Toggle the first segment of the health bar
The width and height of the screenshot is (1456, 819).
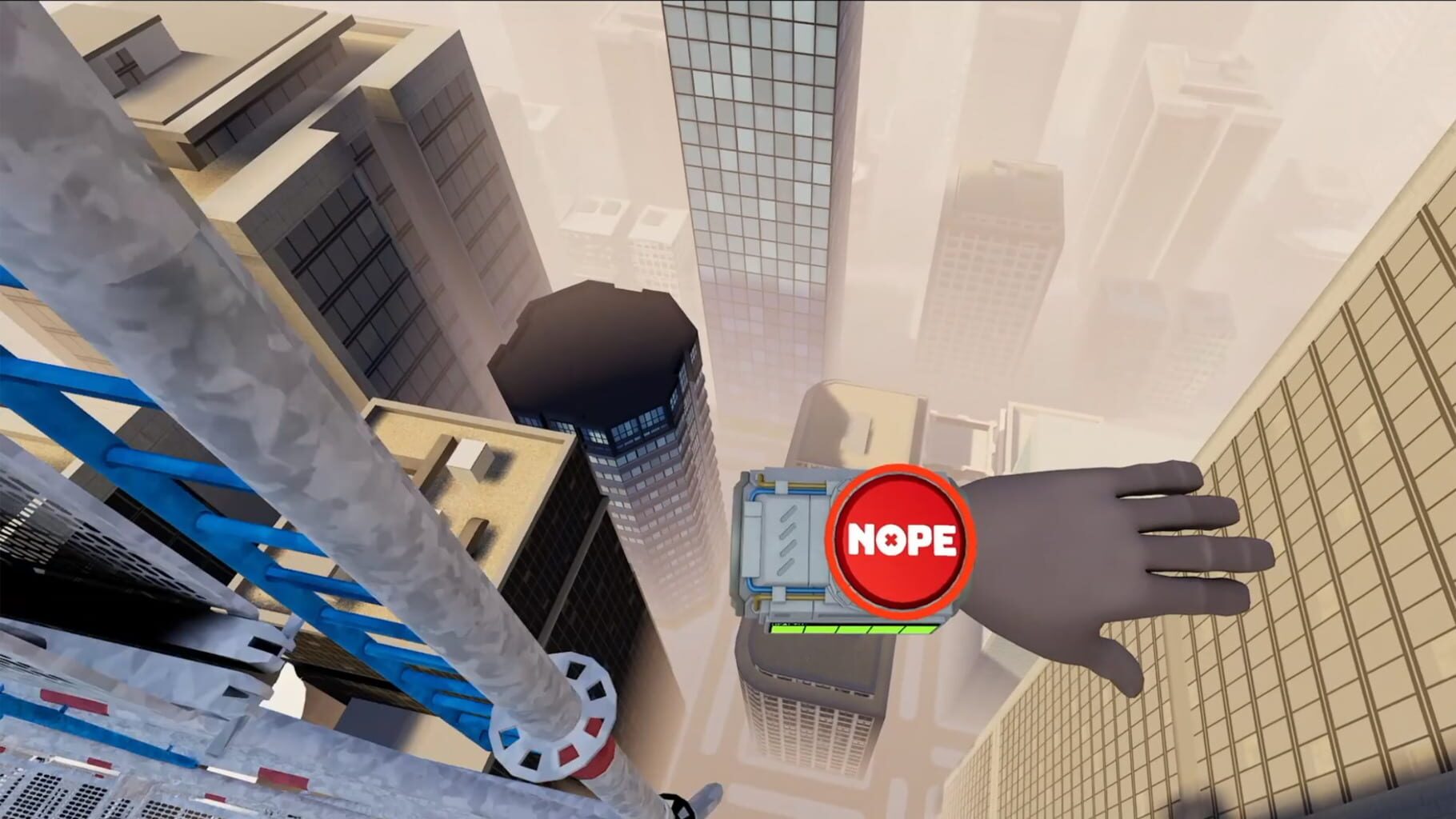pos(787,629)
